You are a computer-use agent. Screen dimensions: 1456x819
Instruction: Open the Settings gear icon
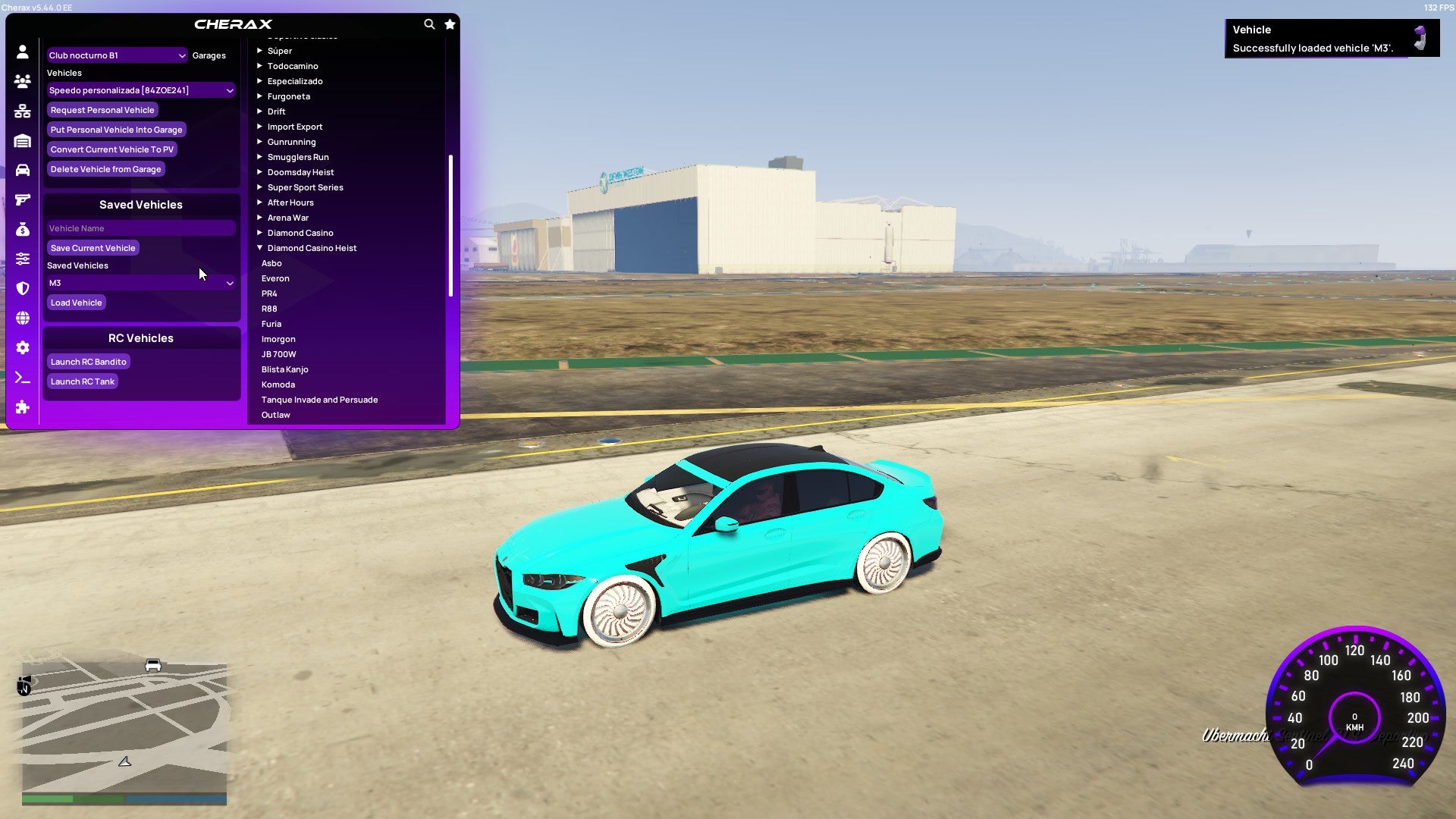[x=22, y=347]
